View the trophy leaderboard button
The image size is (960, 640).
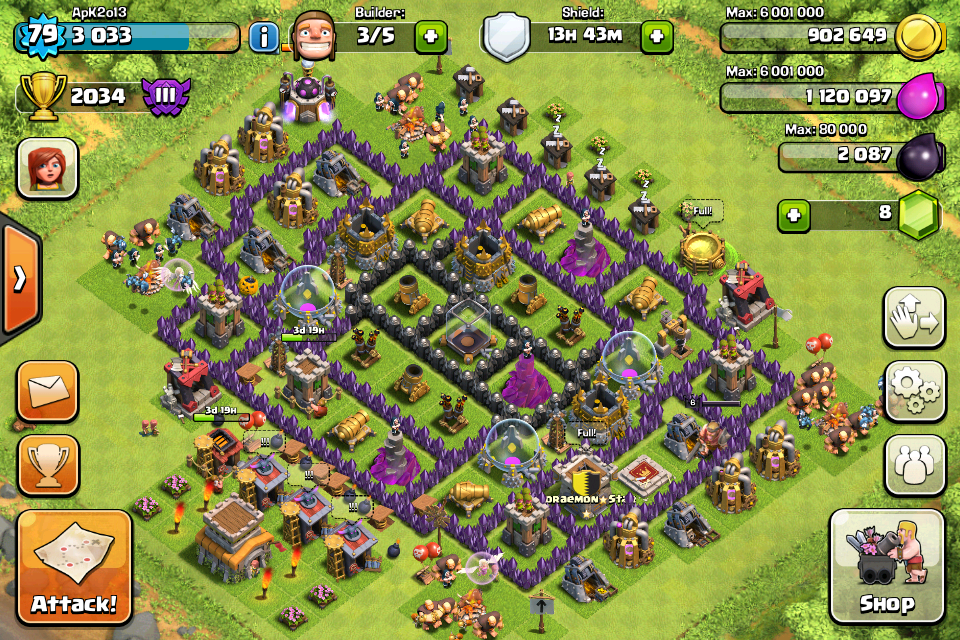point(47,461)
